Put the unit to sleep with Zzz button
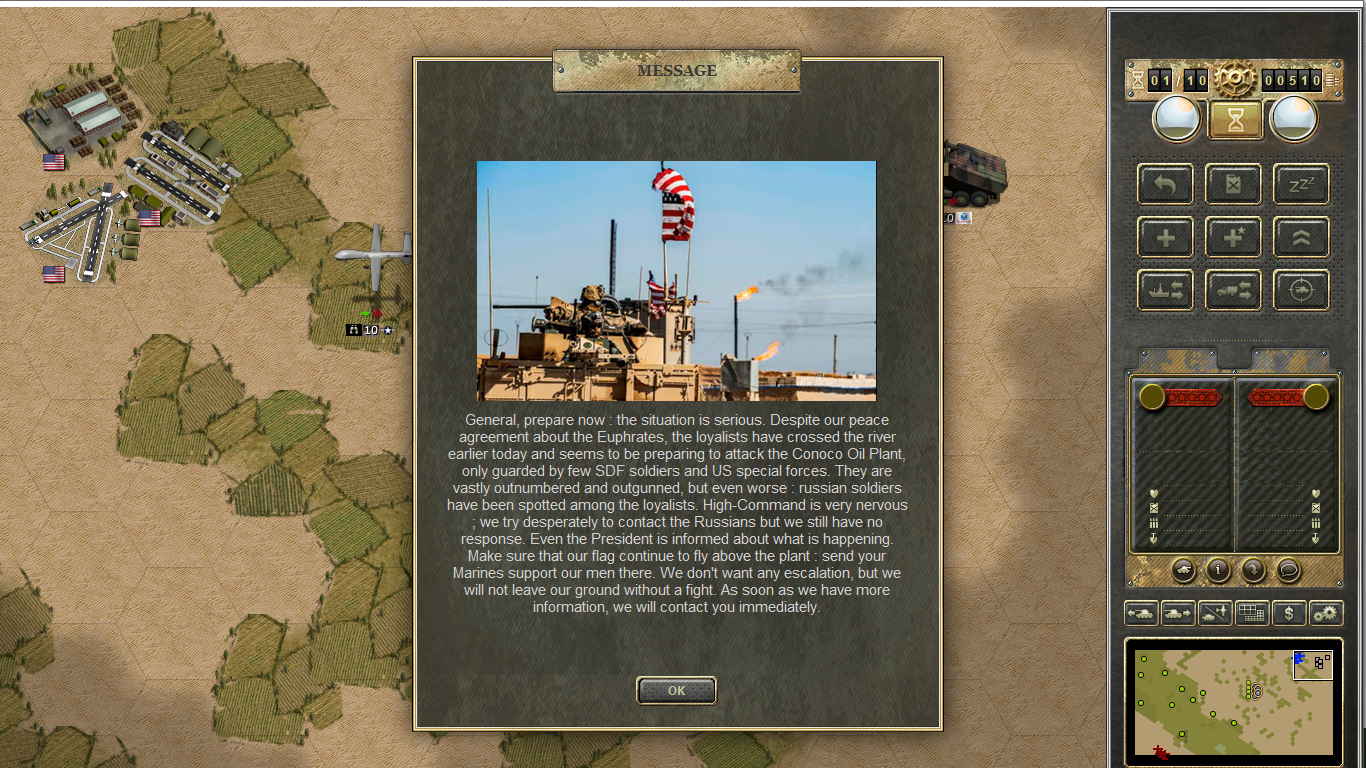Viewport: 1366px width, 768px height. (x=1301, y=184)
